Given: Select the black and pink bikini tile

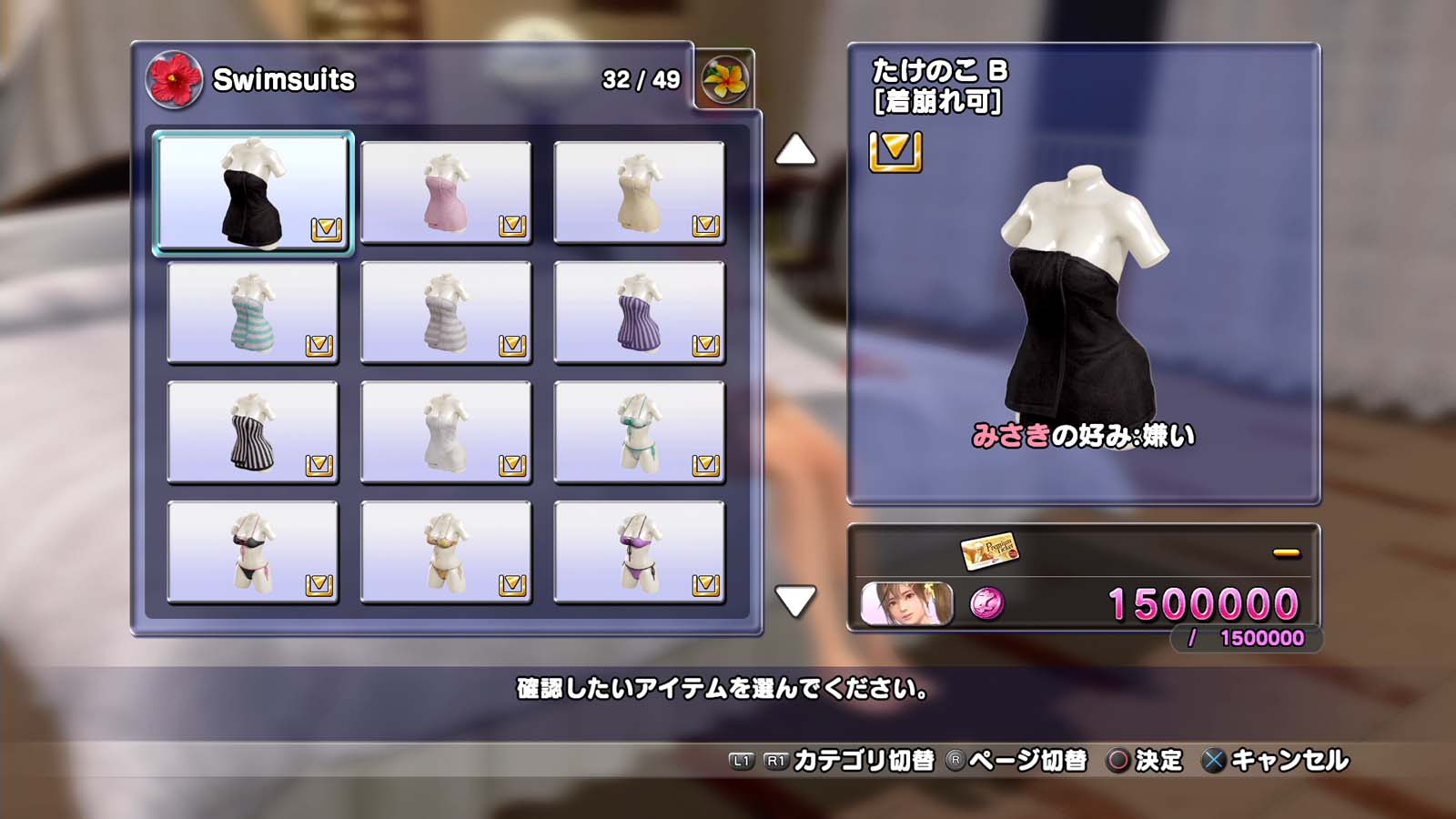Looking at the screenshot, I should point(253,552).
